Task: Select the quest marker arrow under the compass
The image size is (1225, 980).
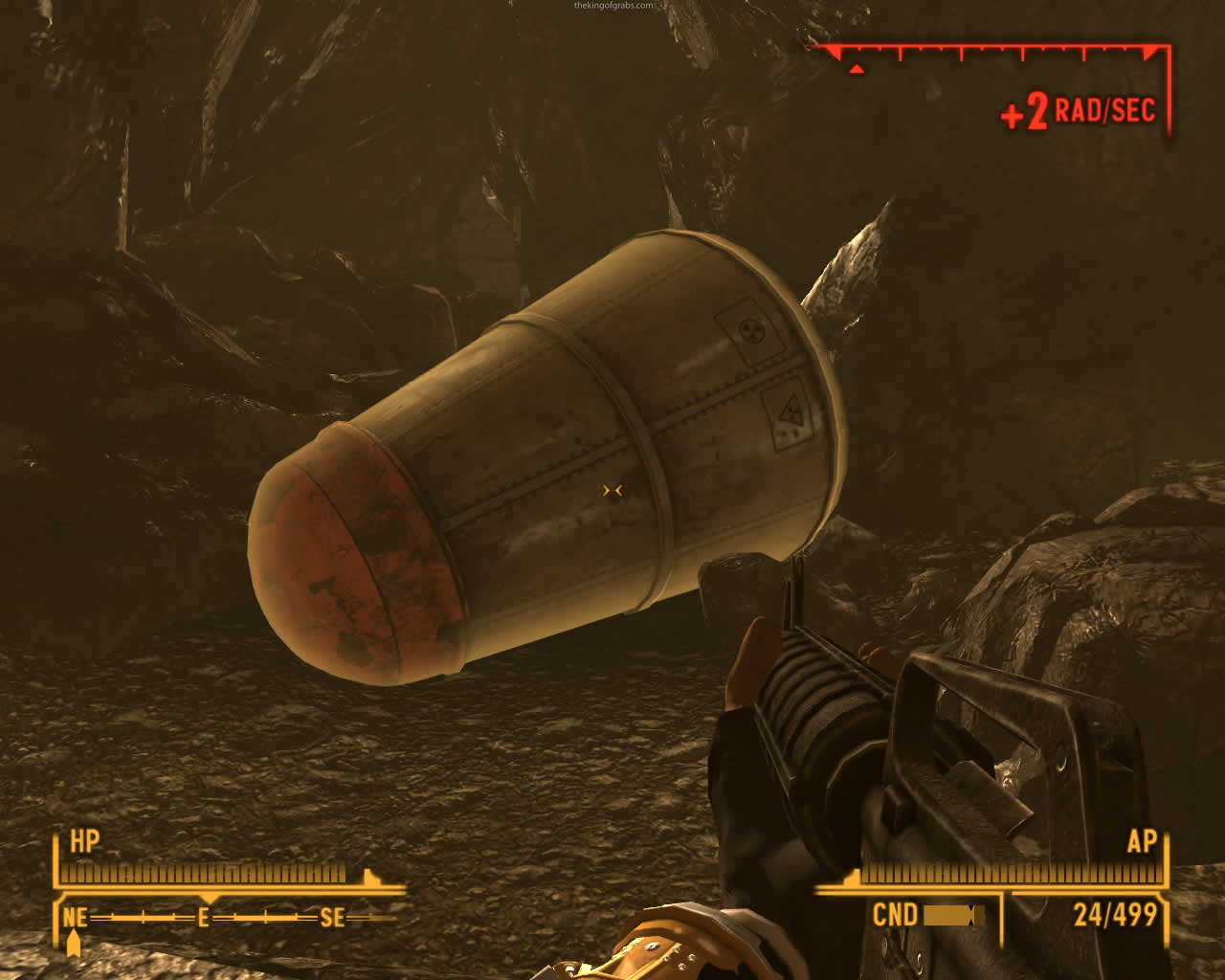Action: click(x=74, y=944)
